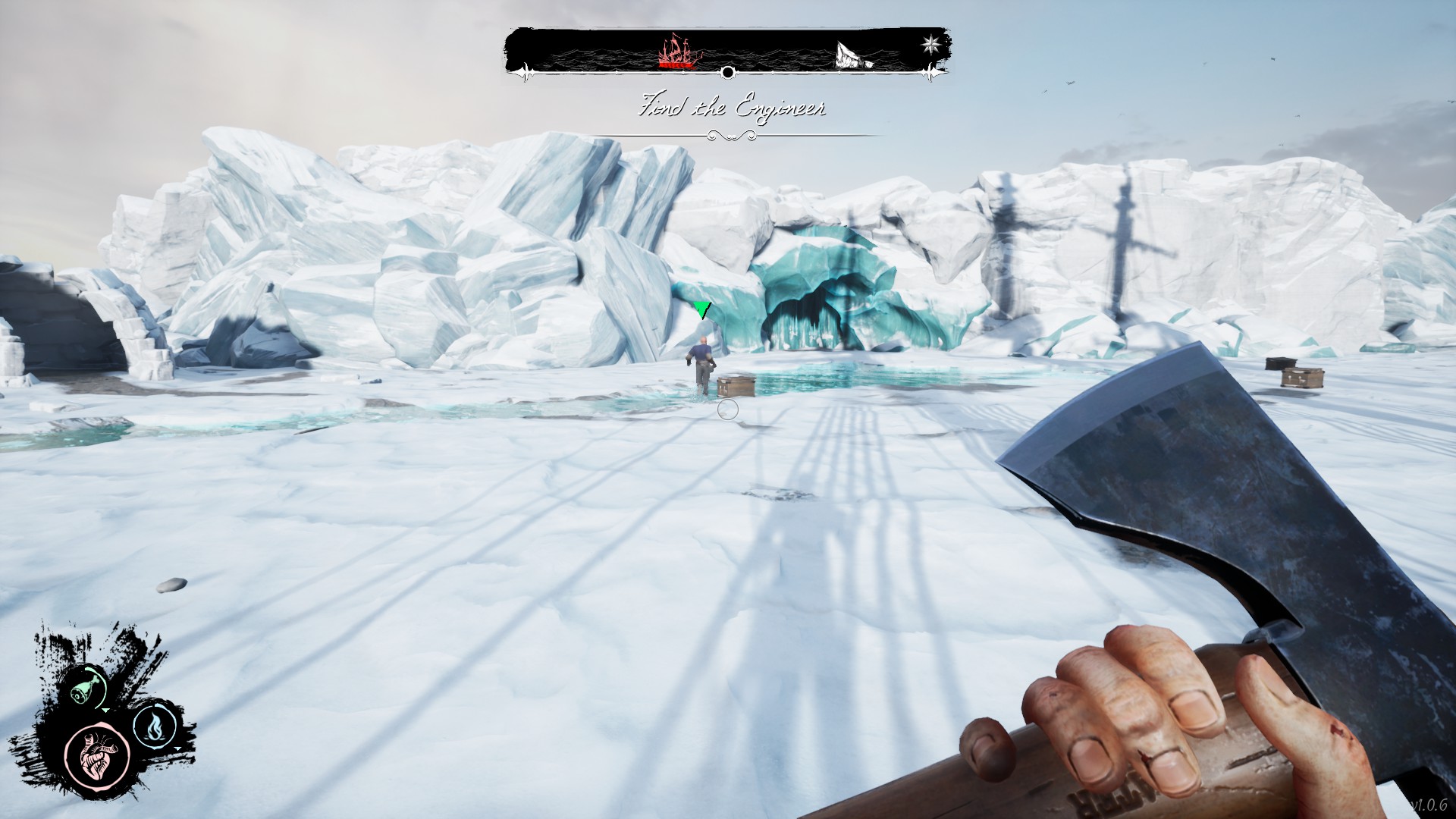Click the circular progress marker on the voyage bar

point(727,73)
